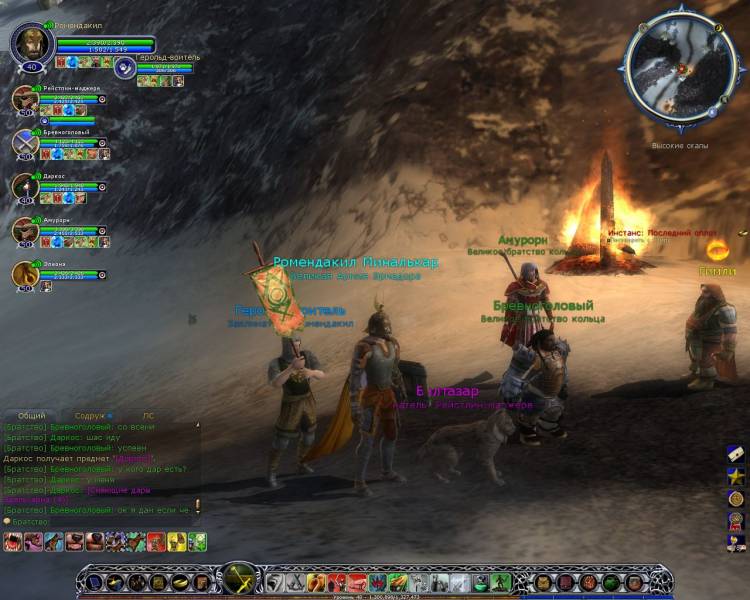750x600 pixels.
Task: Target fellowship member Рейстлин-маджере
Action: coord(25,99)
